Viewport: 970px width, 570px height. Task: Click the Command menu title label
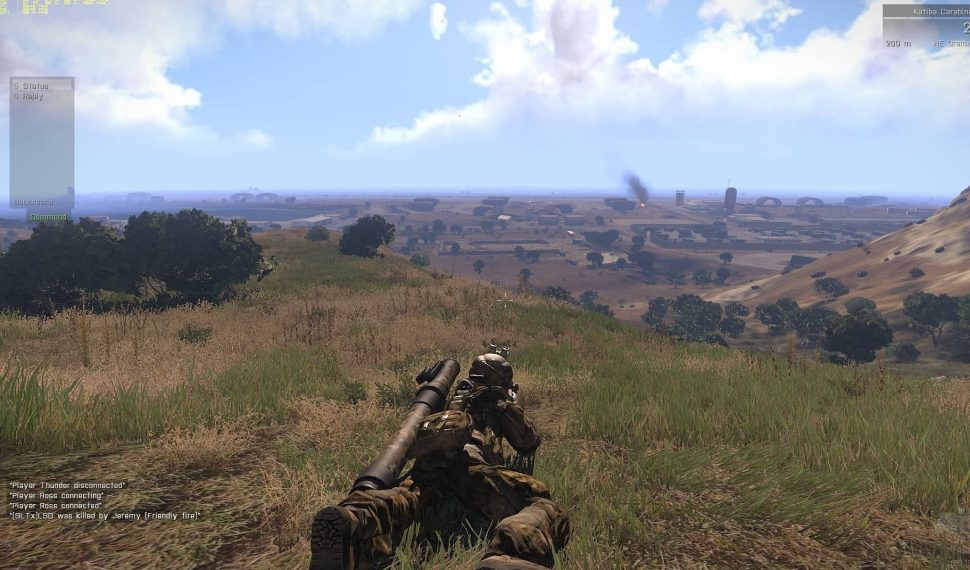tap(47, 217)
